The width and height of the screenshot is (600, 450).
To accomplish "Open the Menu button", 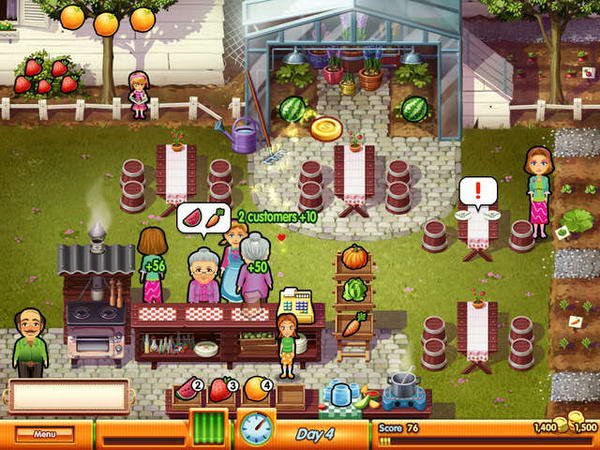I will pyautogui.click(x=44, y=434).
